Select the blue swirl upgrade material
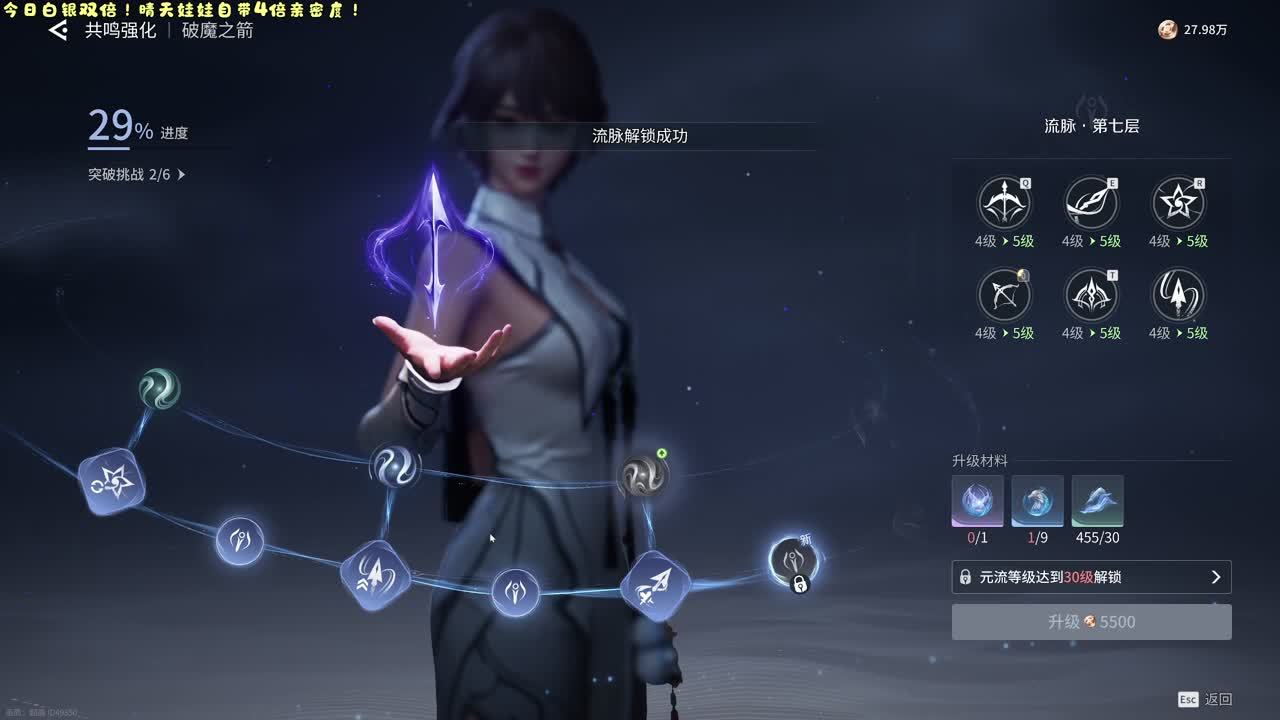The width and height of the screenshot is (1280, 720). 1037,501
